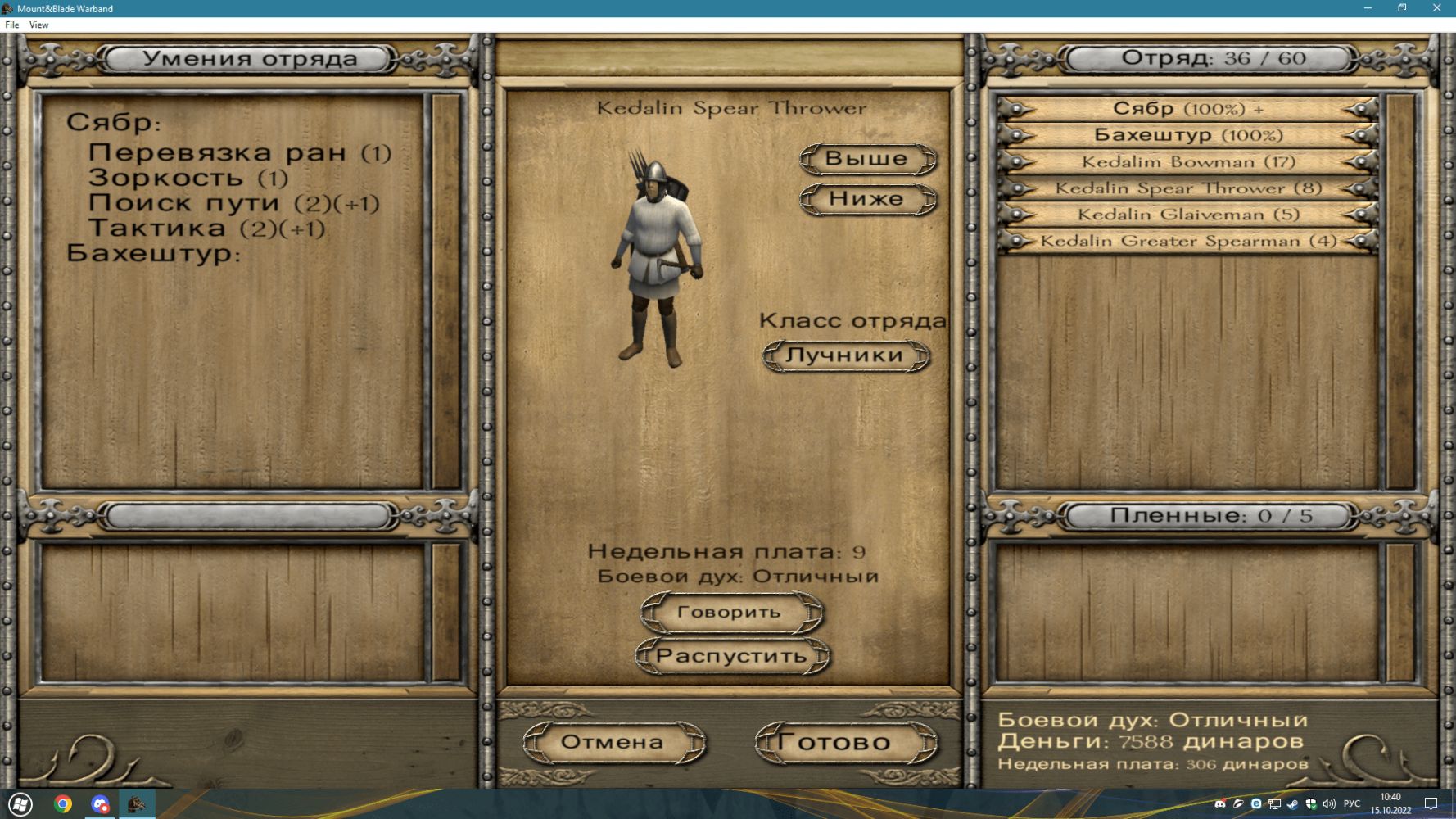The width and height of the screenshot is (1456, 819).
Task: Pick the Kedalin Greater Spearman row
Action: point(1187,241)
